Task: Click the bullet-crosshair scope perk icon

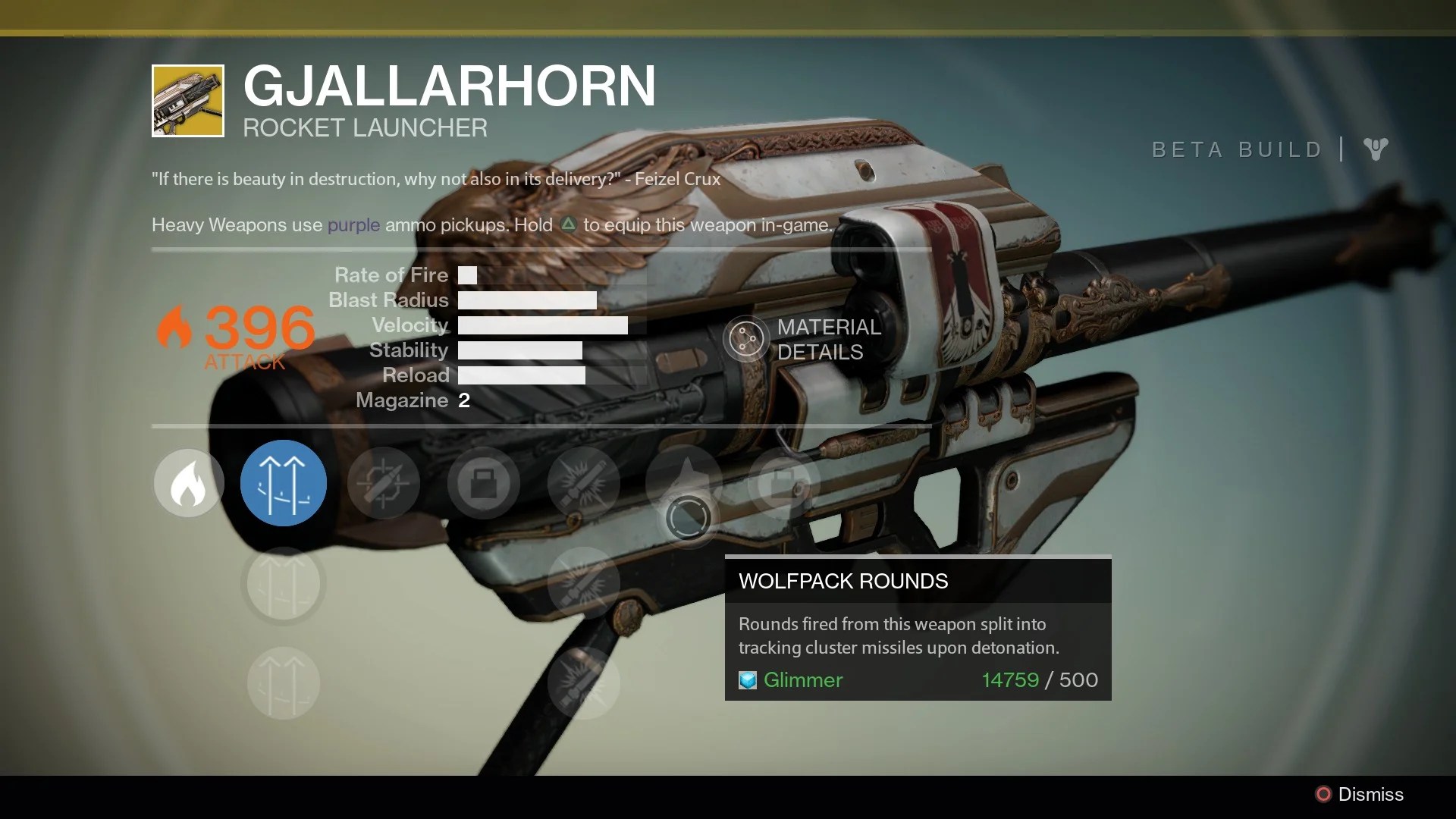Action: tap(384, 483)
